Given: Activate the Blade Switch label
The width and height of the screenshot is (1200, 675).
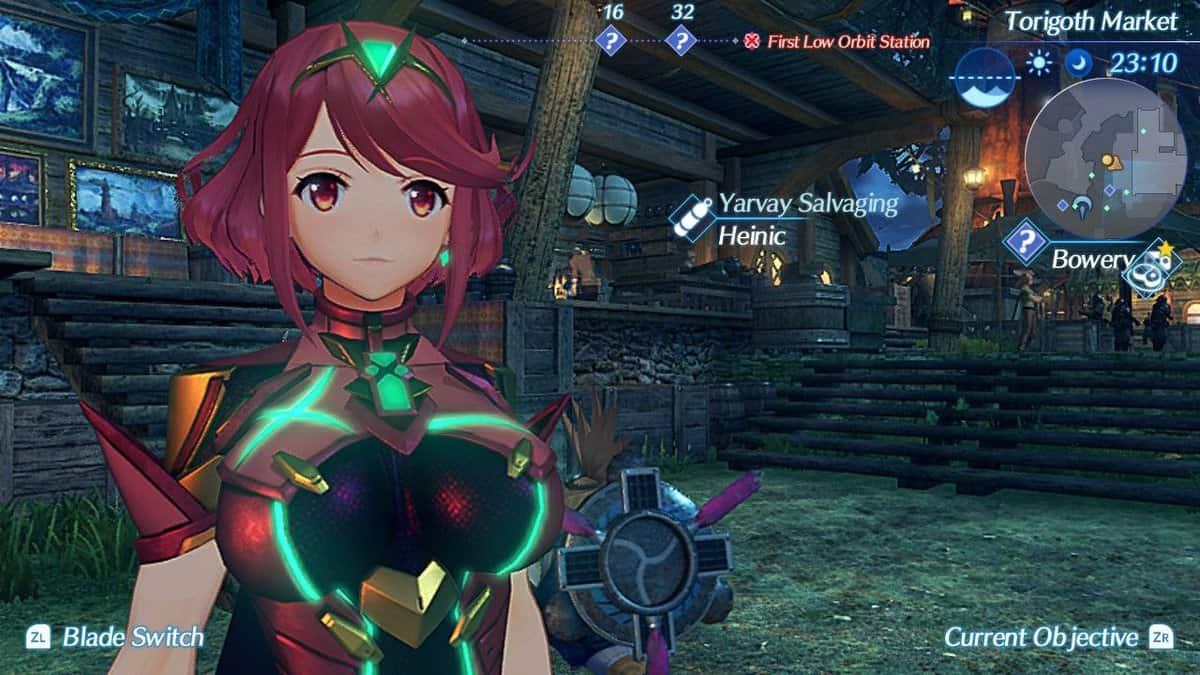Looking at the screenshot, I should [x=132, y=637].
